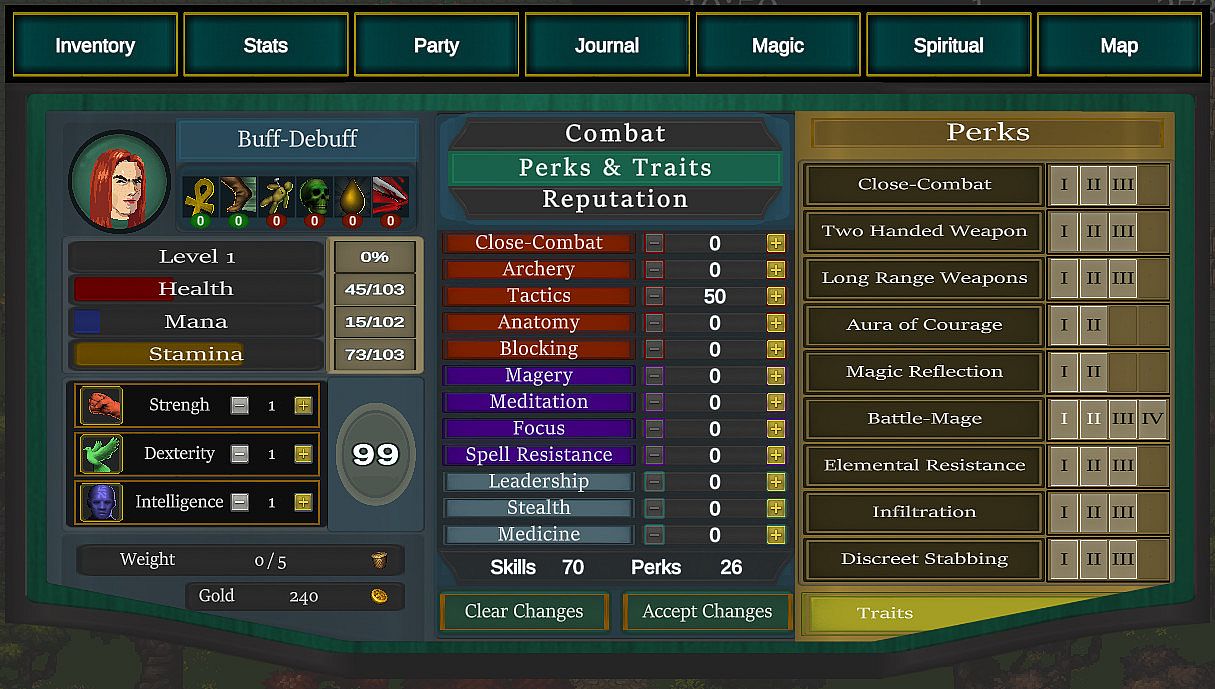Screen dimensions: 1215x689
Task: Open the Traits panel
Action: pos(885,613)
